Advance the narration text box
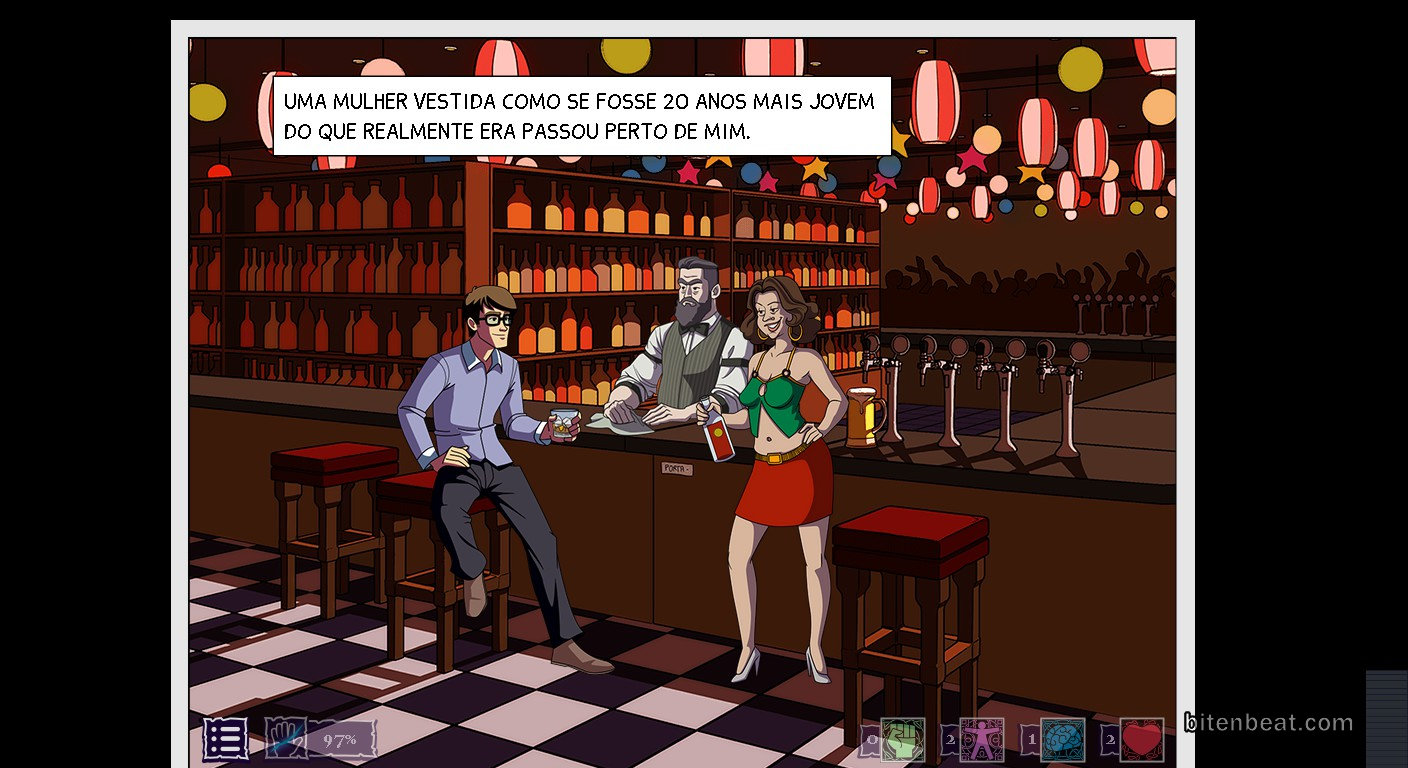This screenshot has width=1408, height=768. [581, 116]
